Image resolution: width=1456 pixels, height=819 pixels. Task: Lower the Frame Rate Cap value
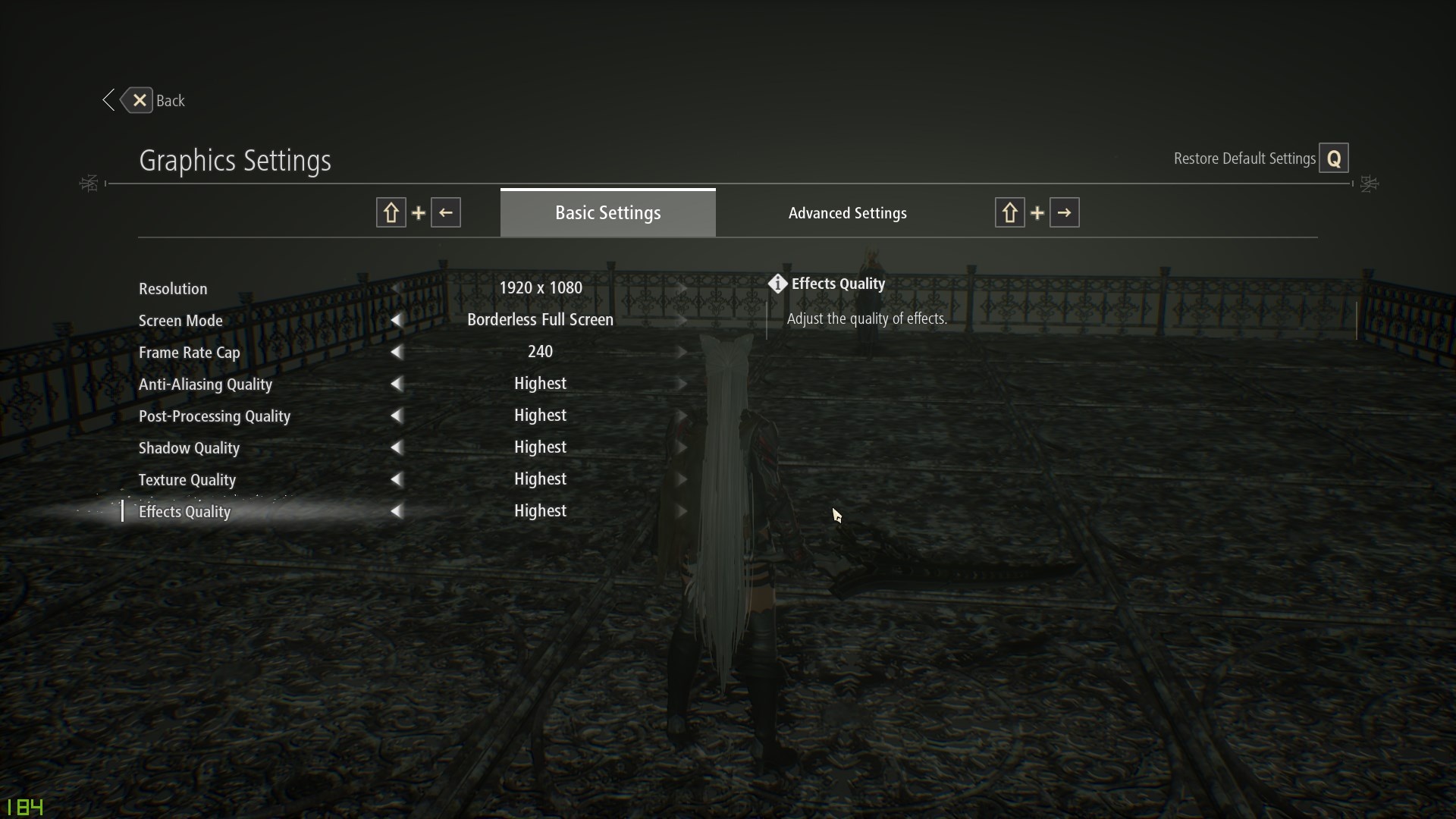(396, 353)
